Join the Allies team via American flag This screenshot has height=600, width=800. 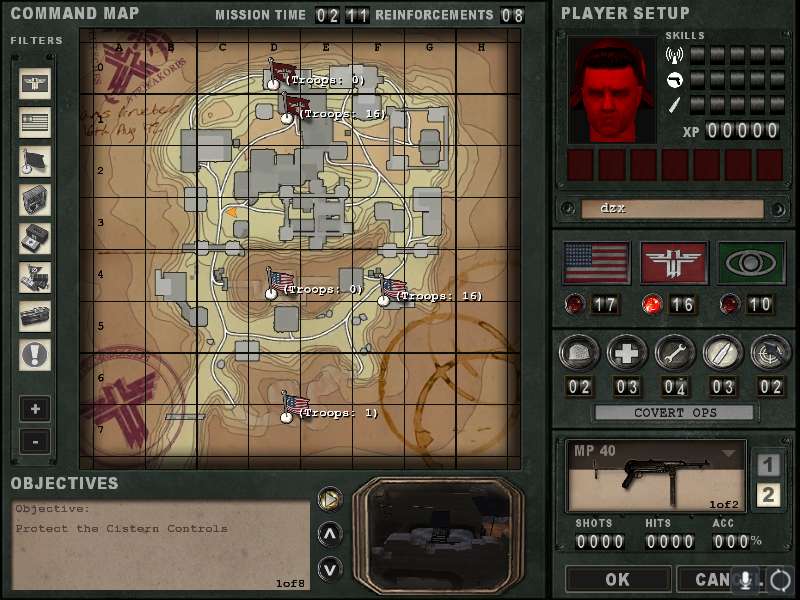pos(597,262)
